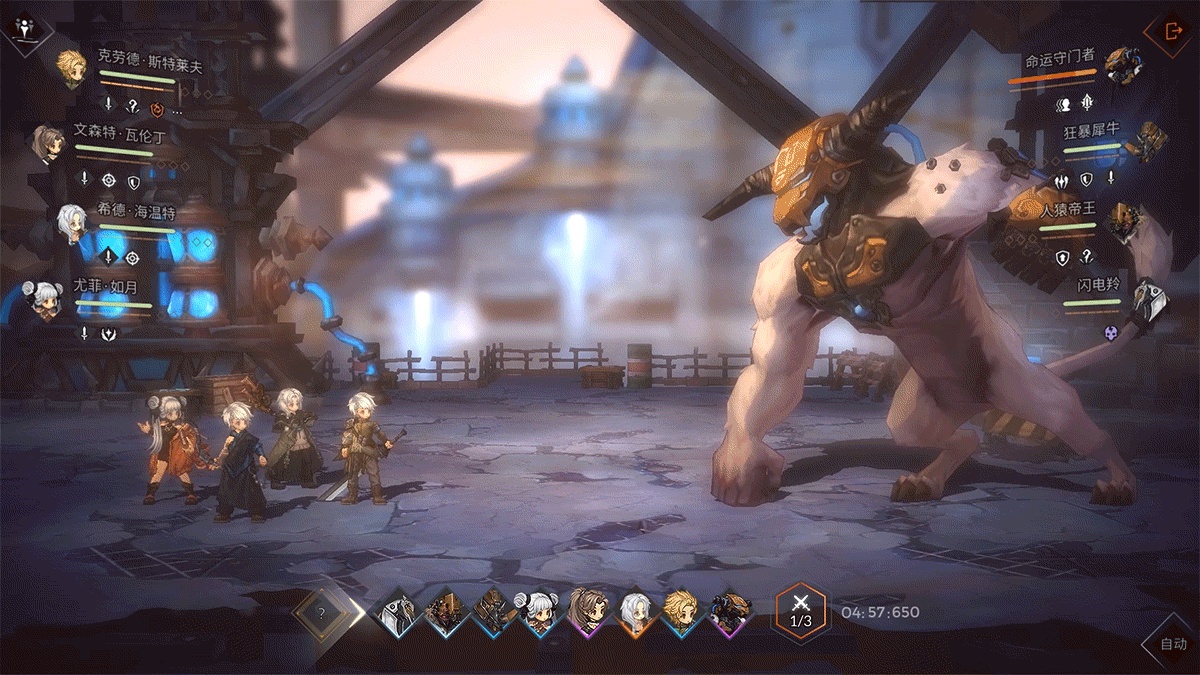Toggle auto battle with the 自动 button

pos(1173,643)
